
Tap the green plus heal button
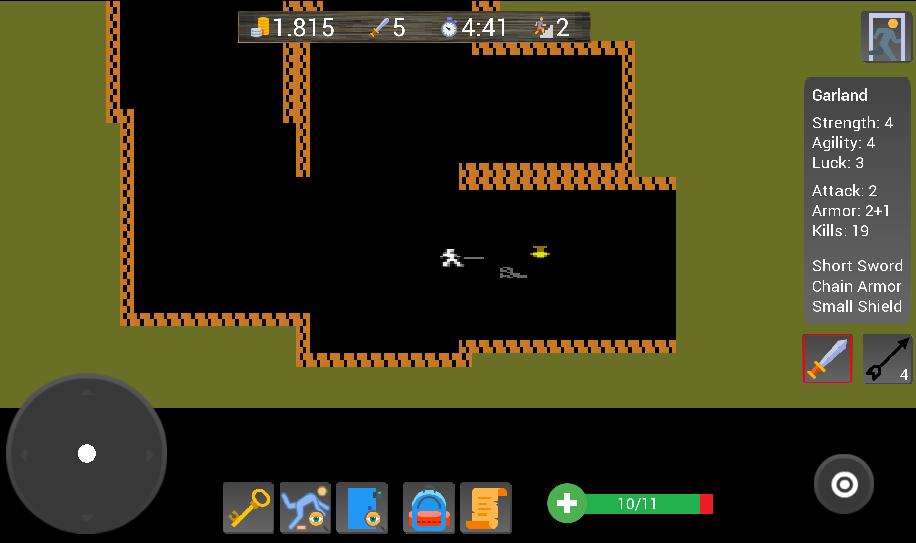566,503
